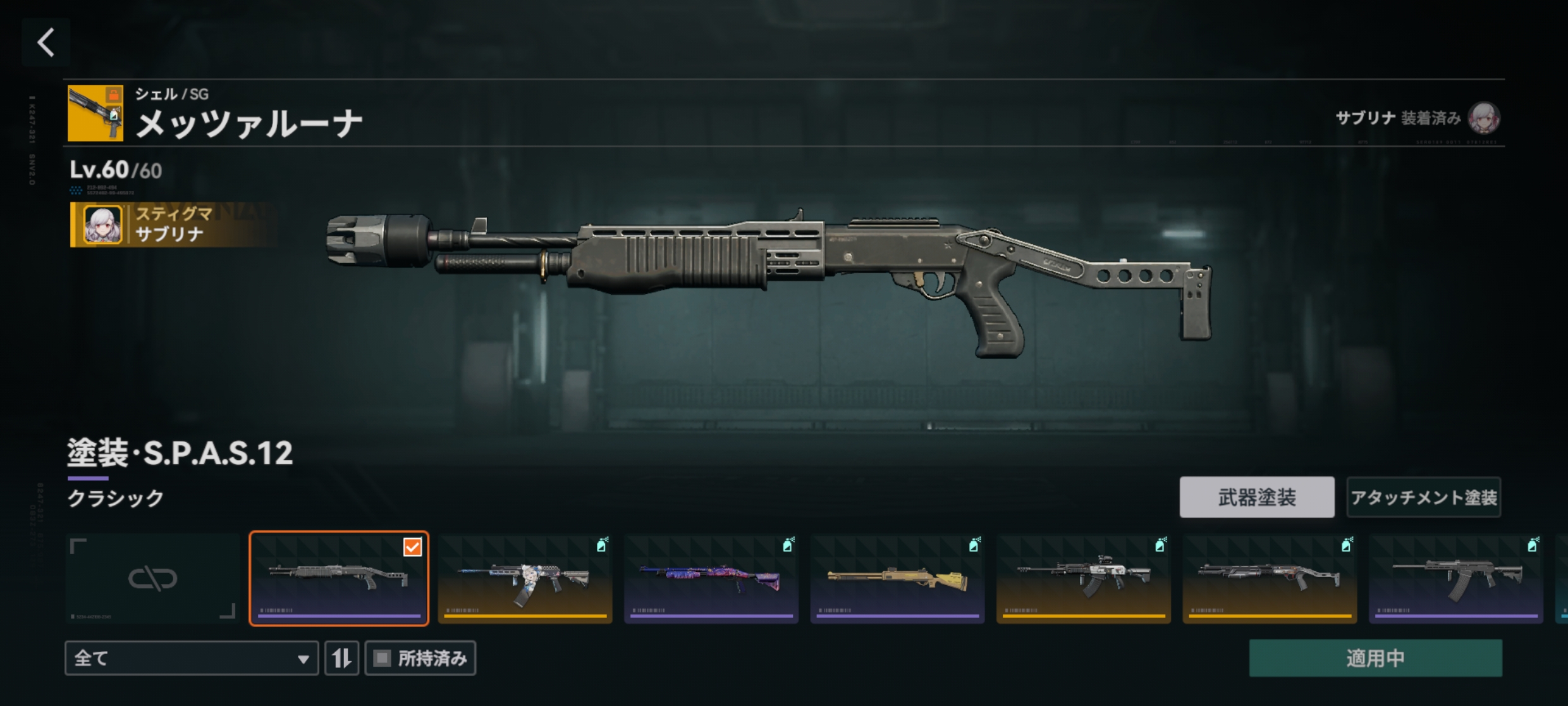Viewport: 1568px width, 706px height.
Task: Select the white floral rifle skin
Action: [525, 578]
